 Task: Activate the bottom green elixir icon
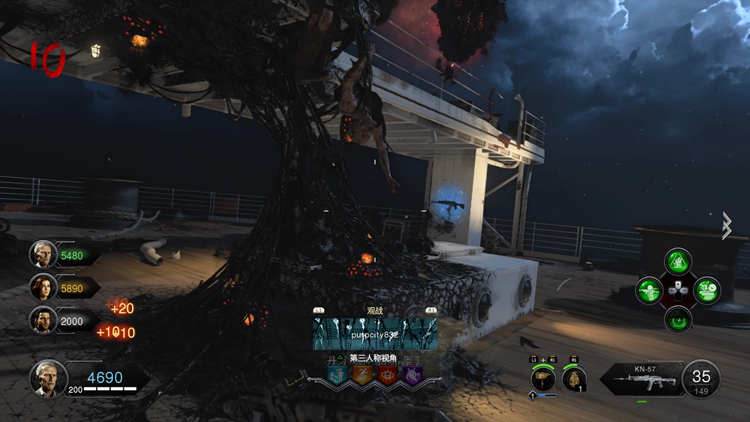coord(678,319)
